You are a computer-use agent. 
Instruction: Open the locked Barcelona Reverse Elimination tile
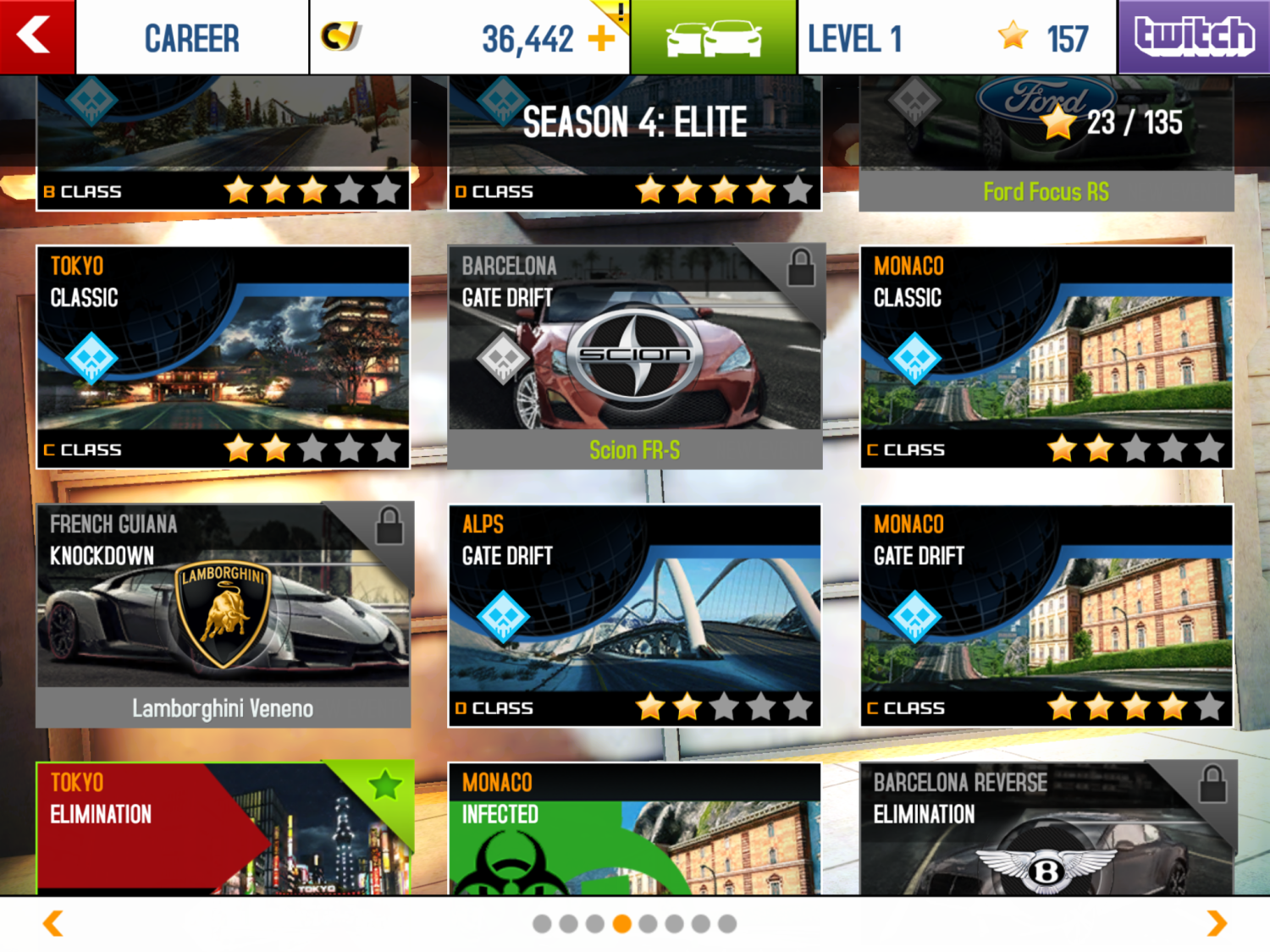click(x=1046, y=828)
